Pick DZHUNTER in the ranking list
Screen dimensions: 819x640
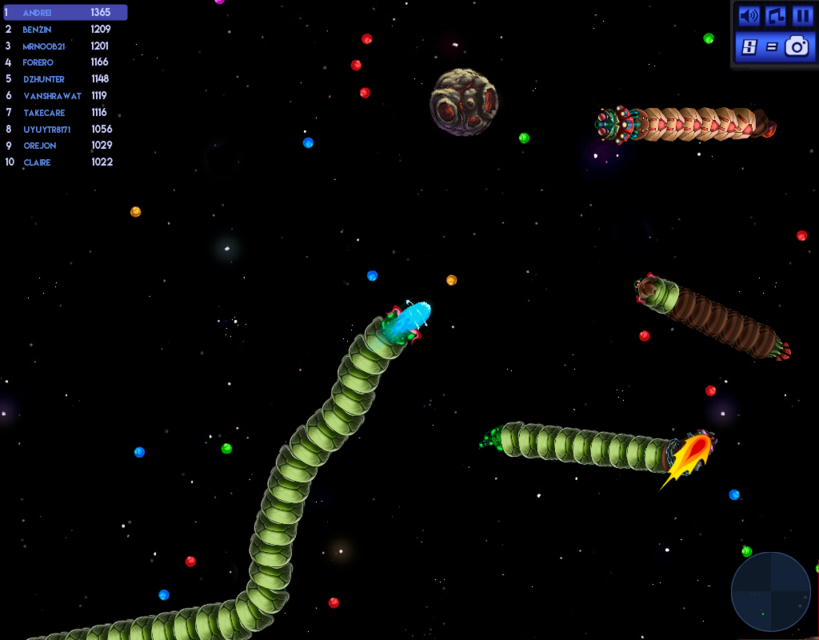pyautogui.click(x=65, y=79)
